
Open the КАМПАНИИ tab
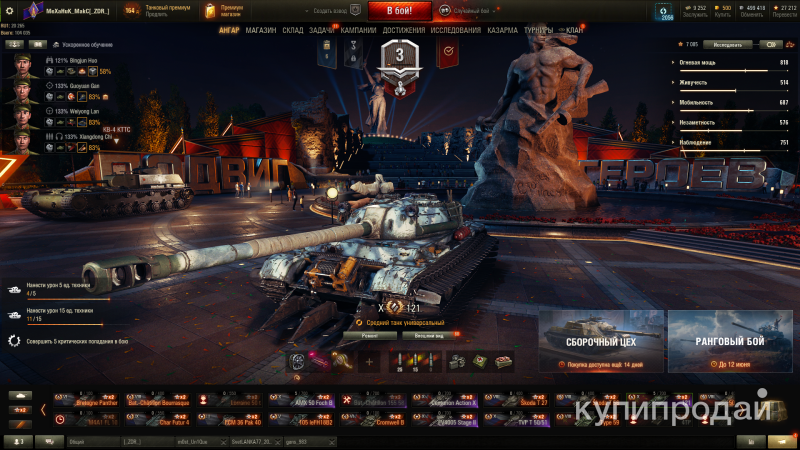pyautogui.click(x=358, y=31)
